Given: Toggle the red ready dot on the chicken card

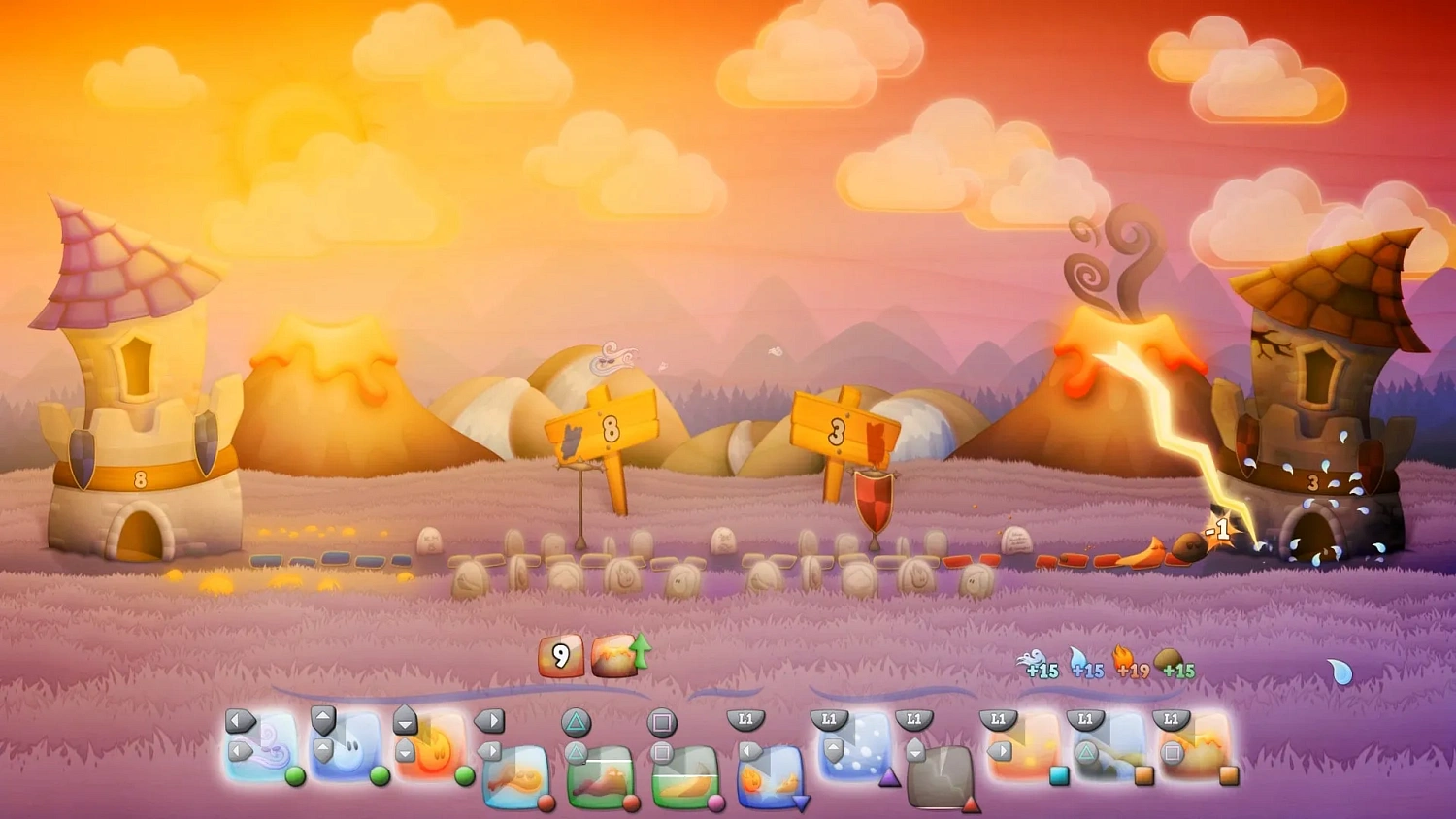Looking at the screenshot, I should [545, 805].
